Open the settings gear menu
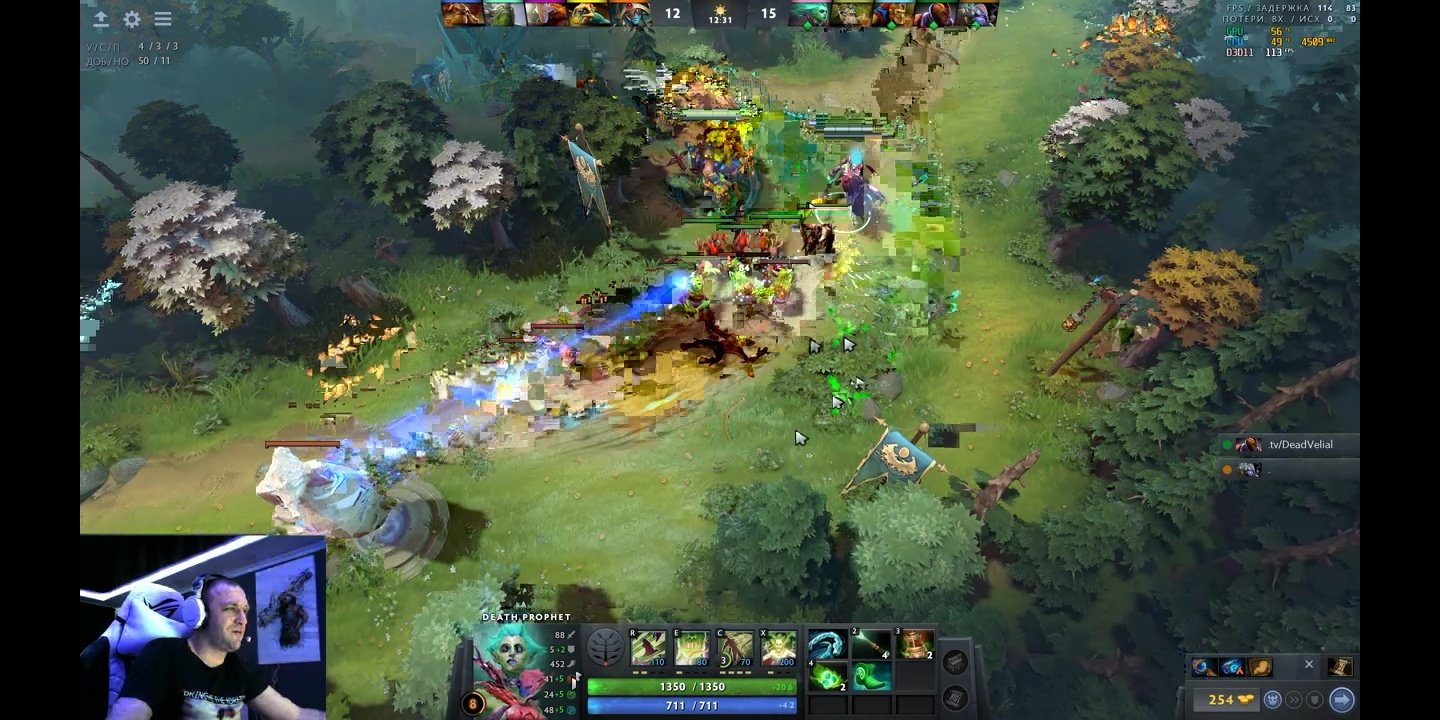 (x=131, y=17)
